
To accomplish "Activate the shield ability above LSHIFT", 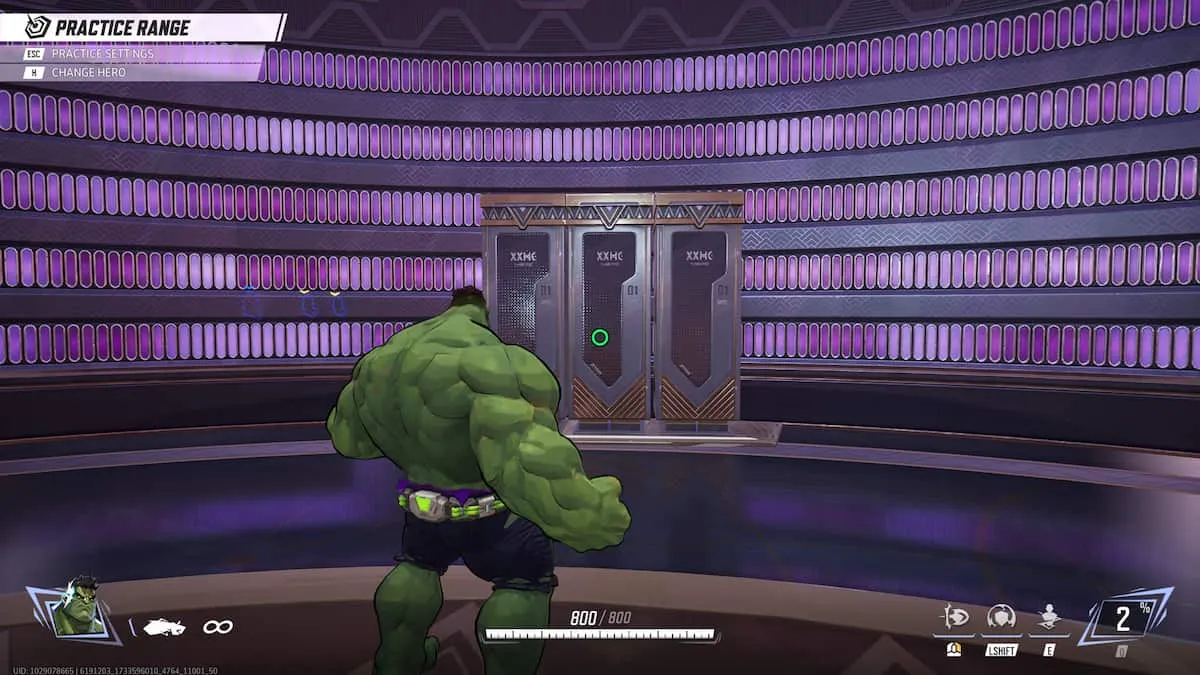I will (1001, 617).
